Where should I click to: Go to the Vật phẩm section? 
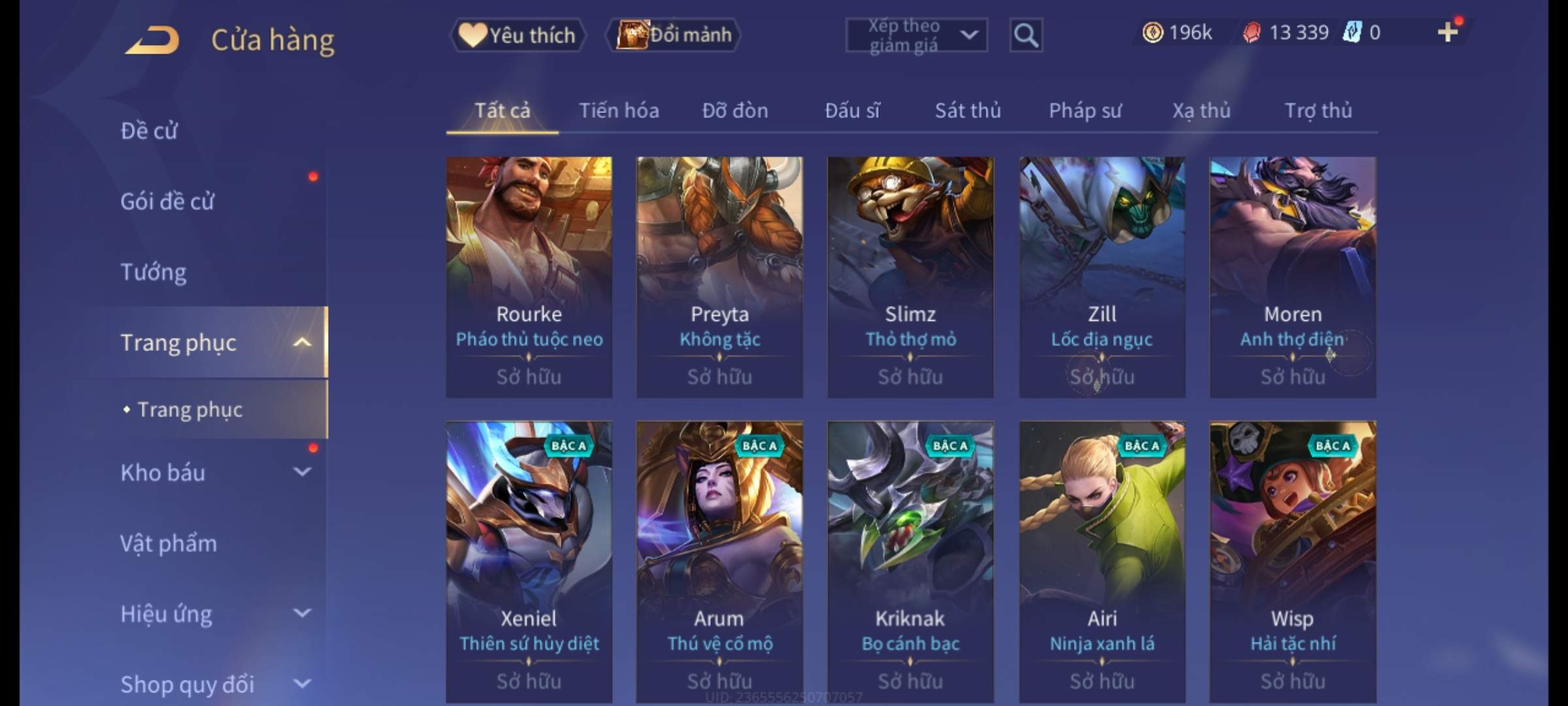[169, 543]
